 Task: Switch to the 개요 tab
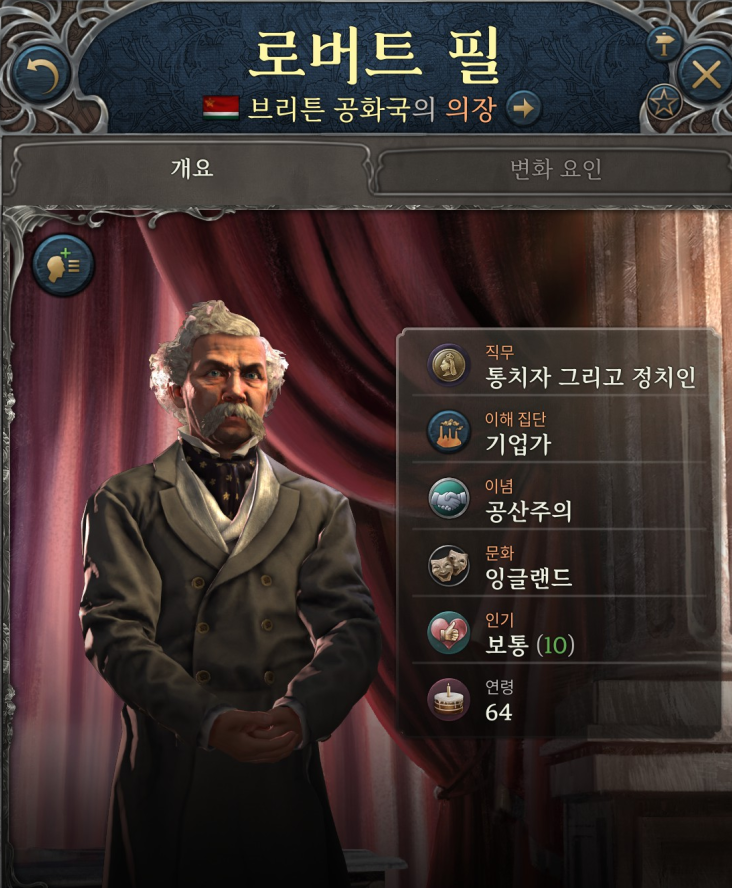click(x=190, y=168)
